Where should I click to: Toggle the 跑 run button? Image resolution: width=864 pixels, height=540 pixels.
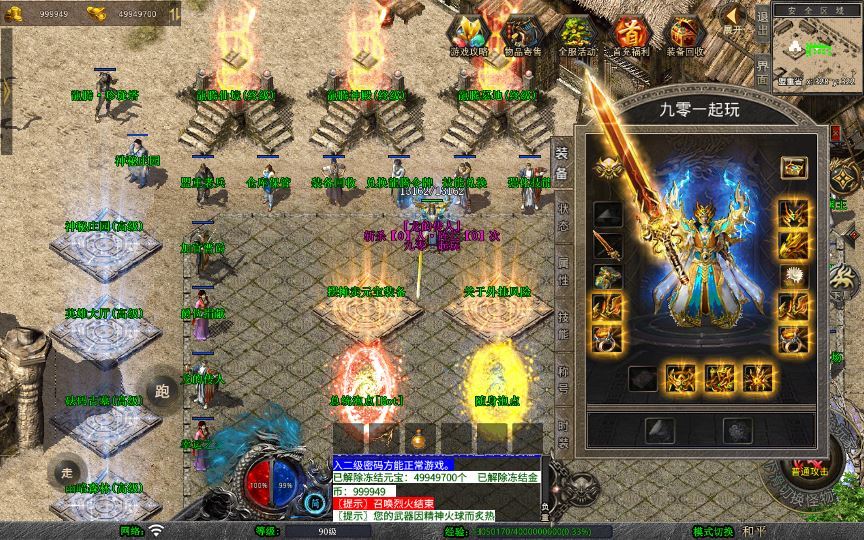click(x=161, y=391)
